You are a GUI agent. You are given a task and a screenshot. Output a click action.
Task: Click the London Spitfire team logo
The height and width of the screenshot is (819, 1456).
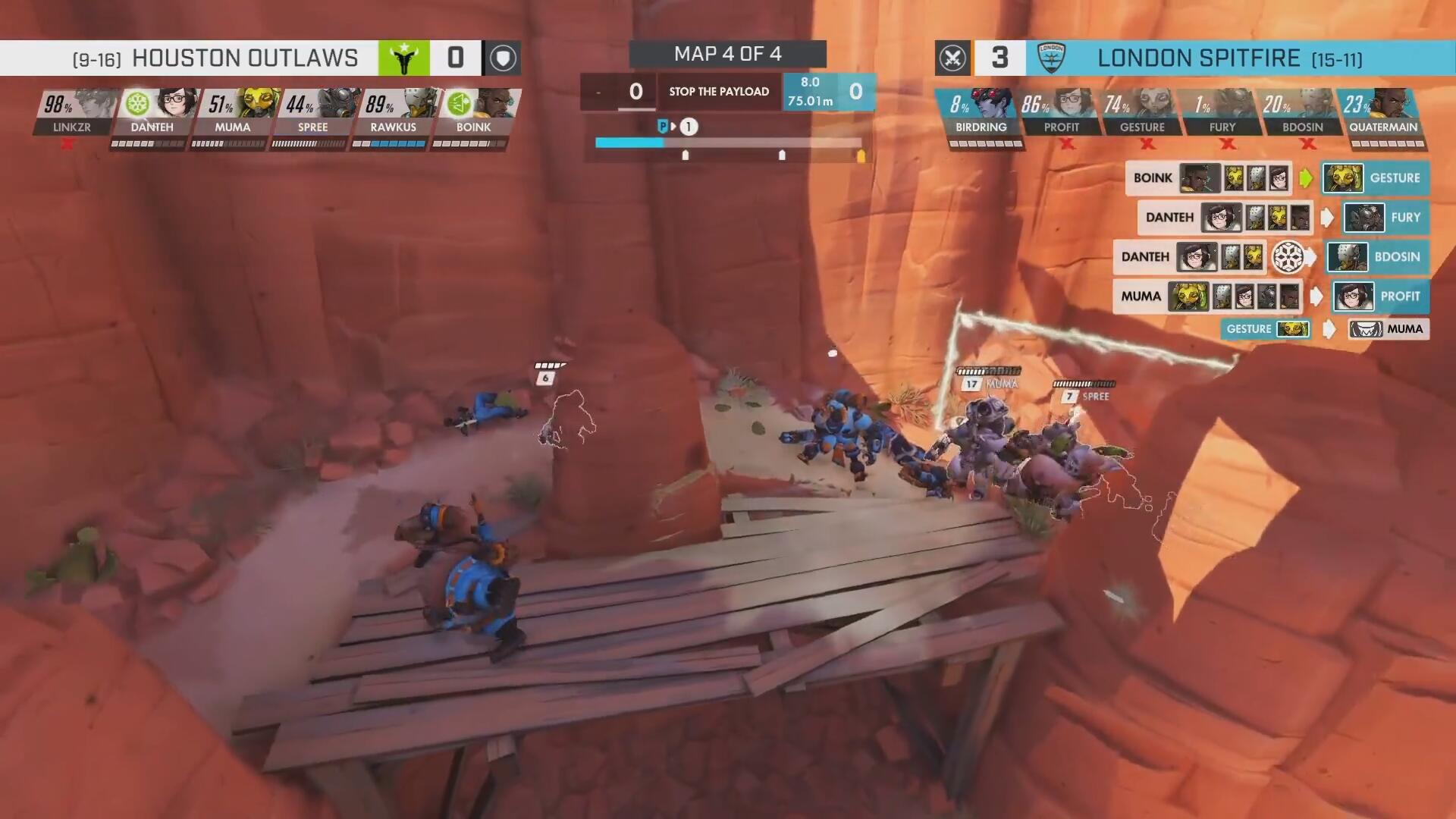click(x=1051, y=58)
